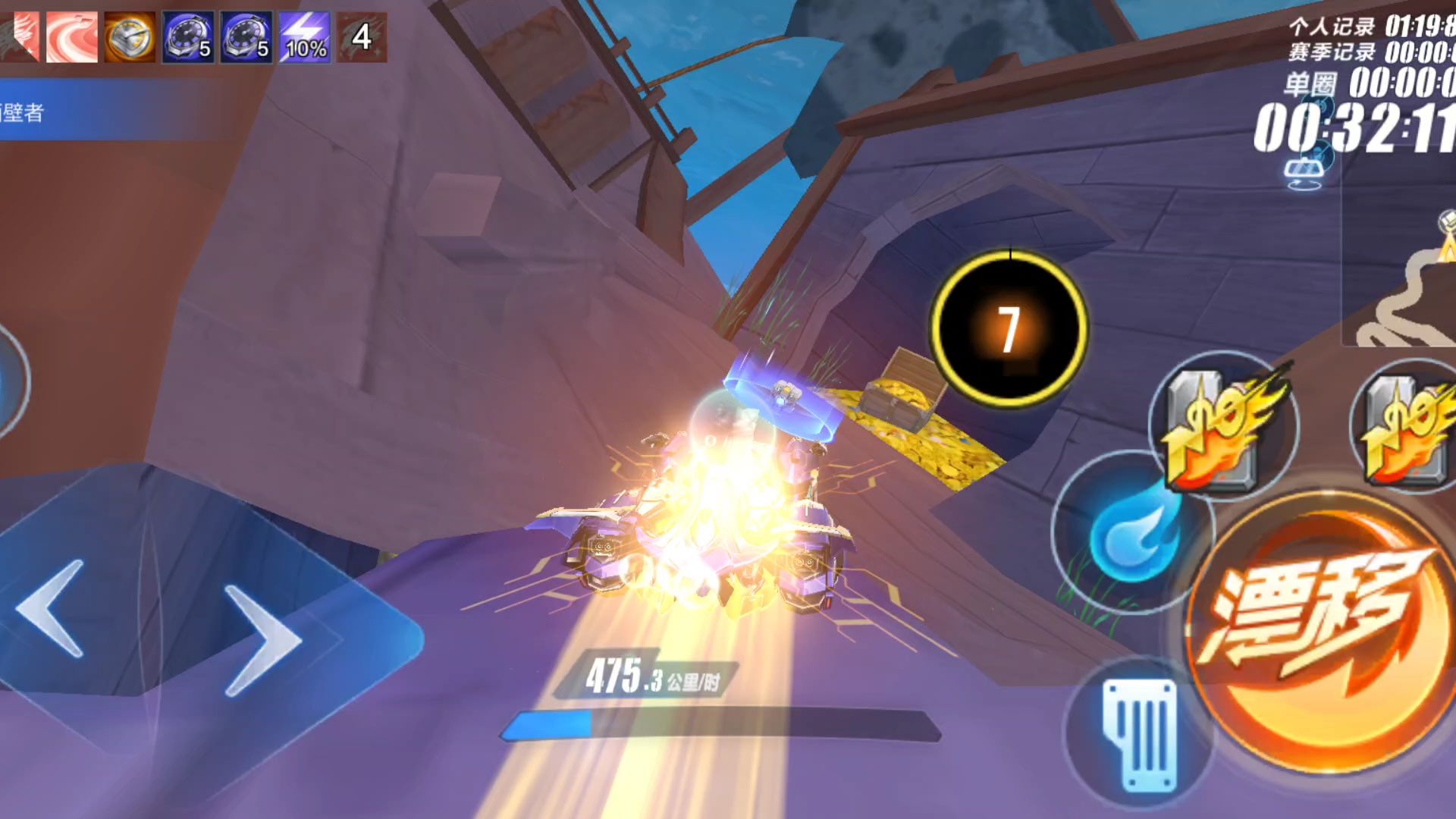View the buff icon showing number 4
1456x819 pixels.
pyautogui.click(x=362, y=37)
